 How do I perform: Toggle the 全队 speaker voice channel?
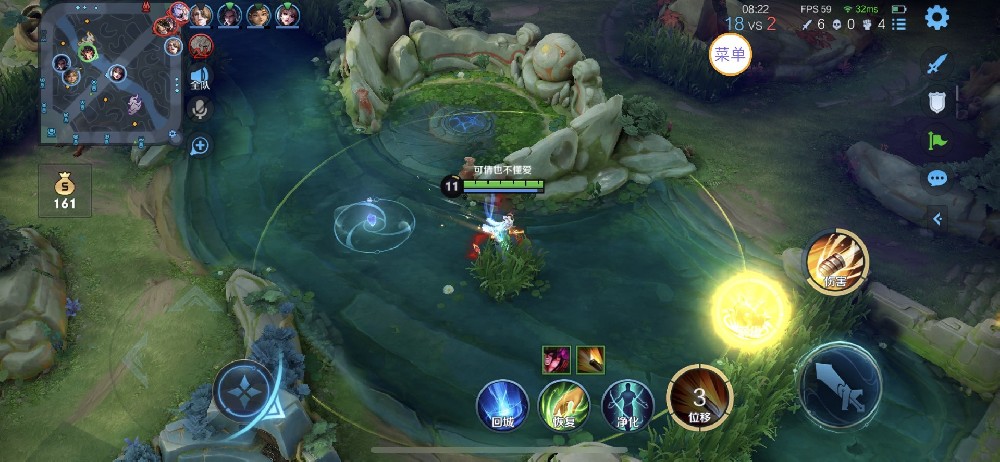click(200, 77)
